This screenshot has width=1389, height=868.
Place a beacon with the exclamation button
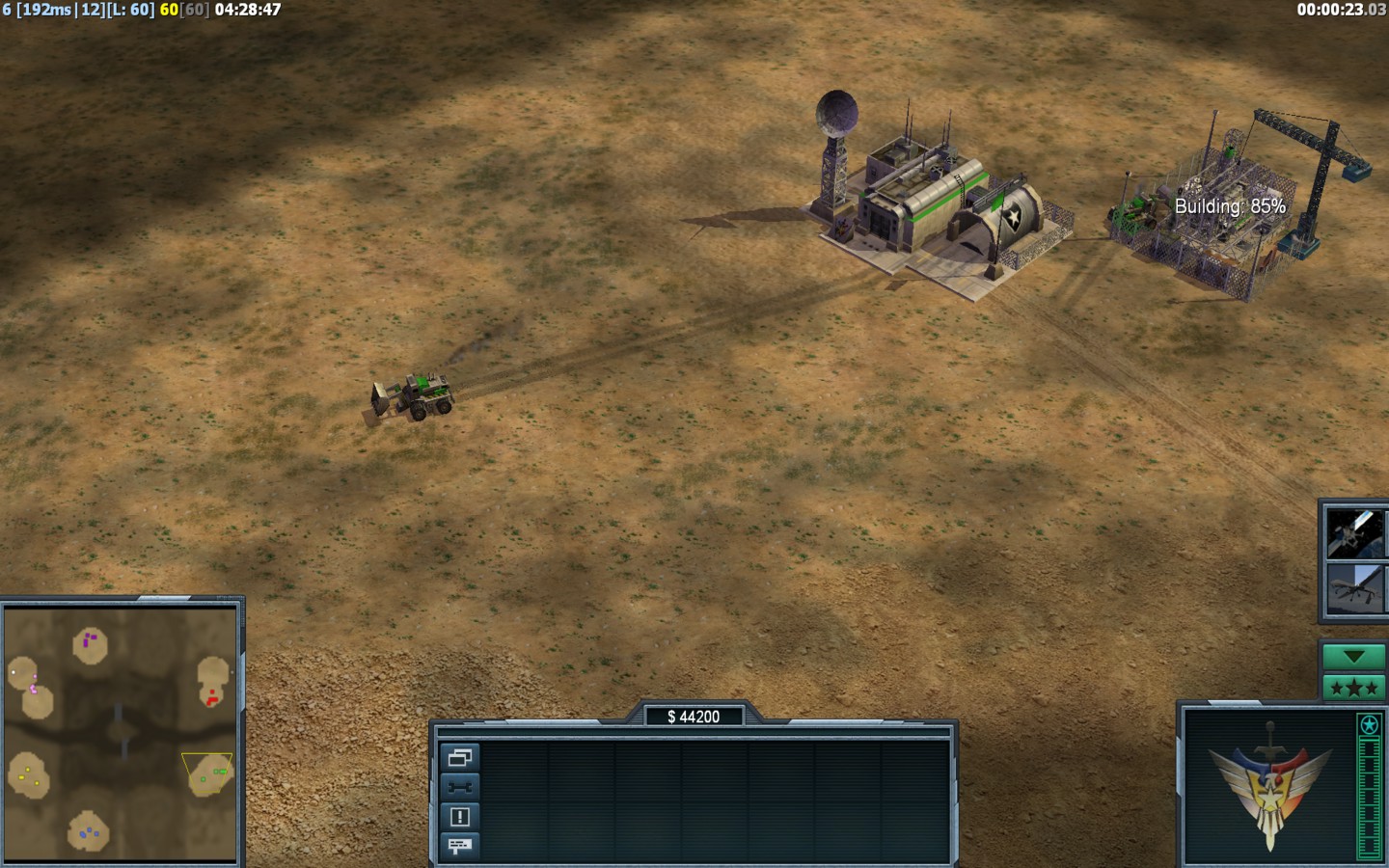click(x=459, y=817)
